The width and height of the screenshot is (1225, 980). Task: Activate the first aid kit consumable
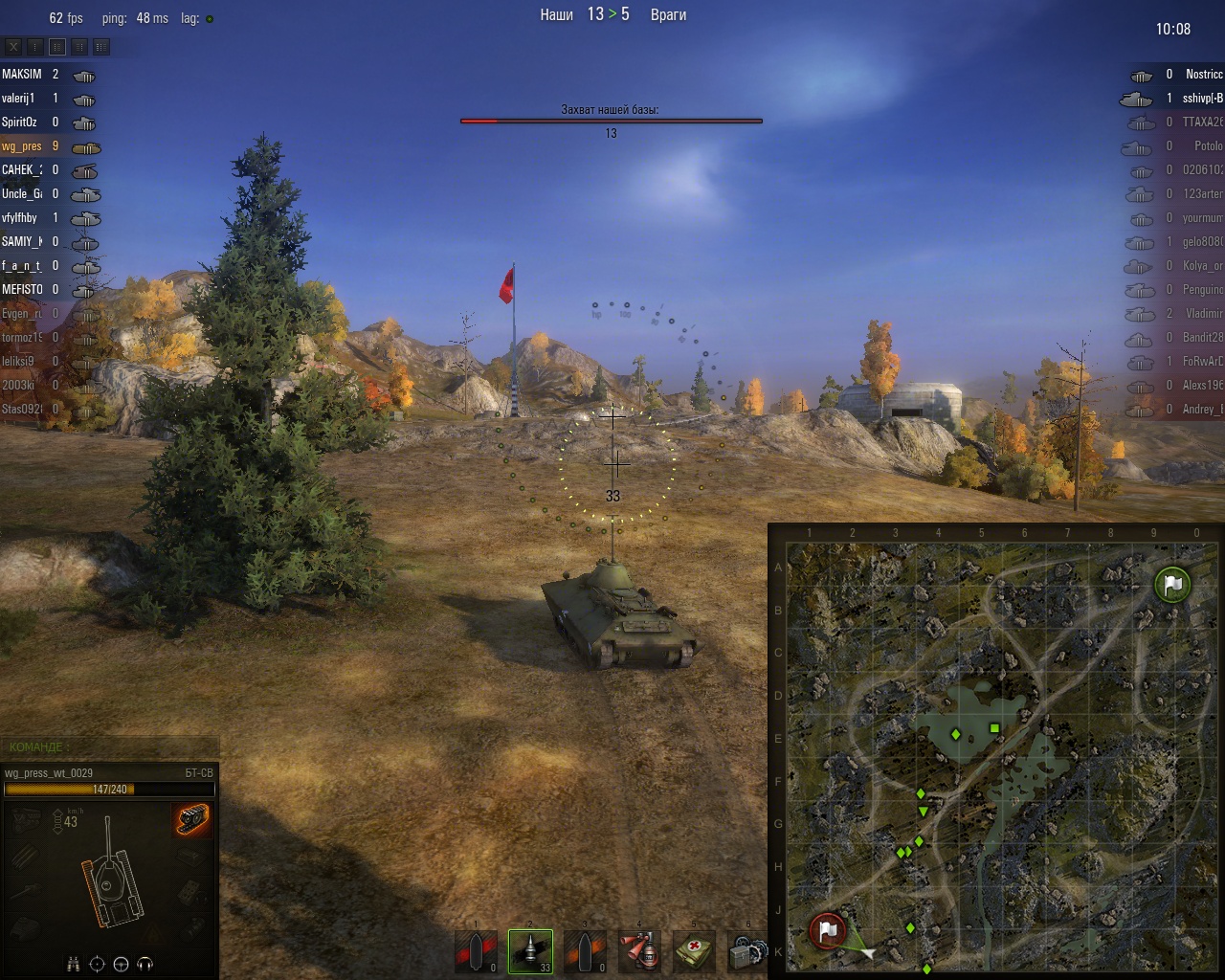tap(694, 951)
